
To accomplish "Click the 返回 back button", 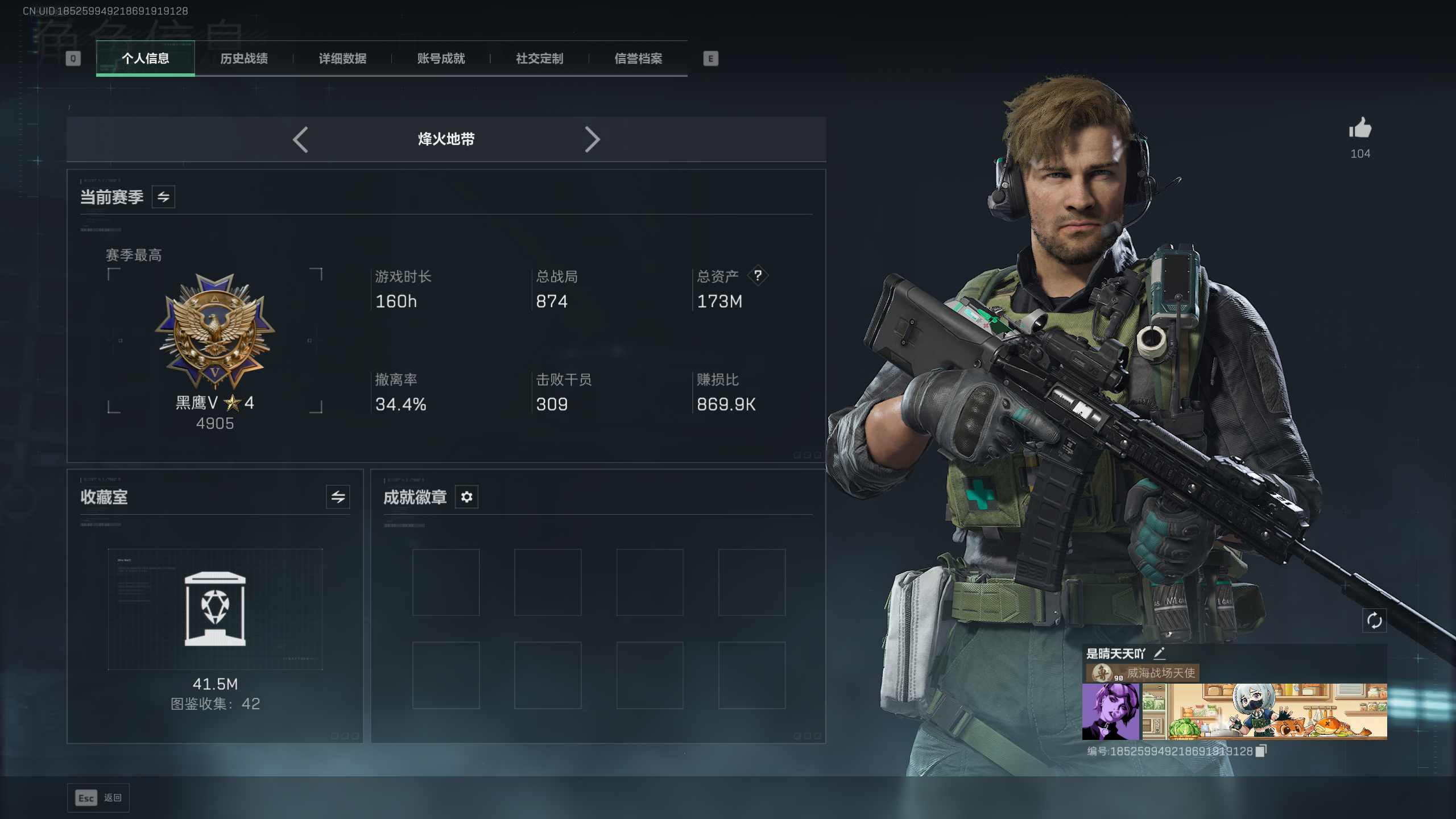I will 98,798.
